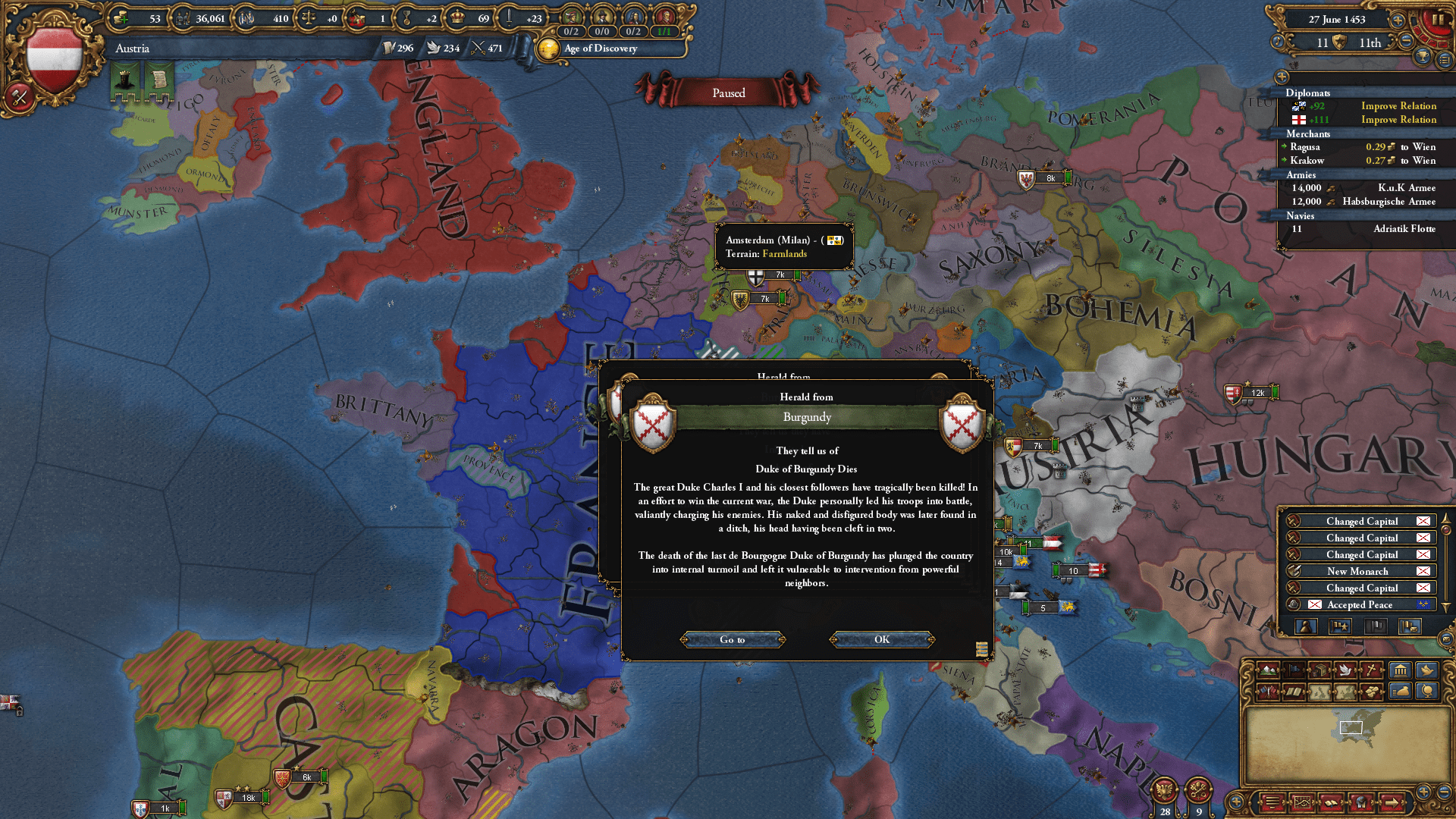Toggle diplomatic map mode with the dove icon
Image resolution: width=1456 pixels, height=819 pixels.
click(1345, 670)
